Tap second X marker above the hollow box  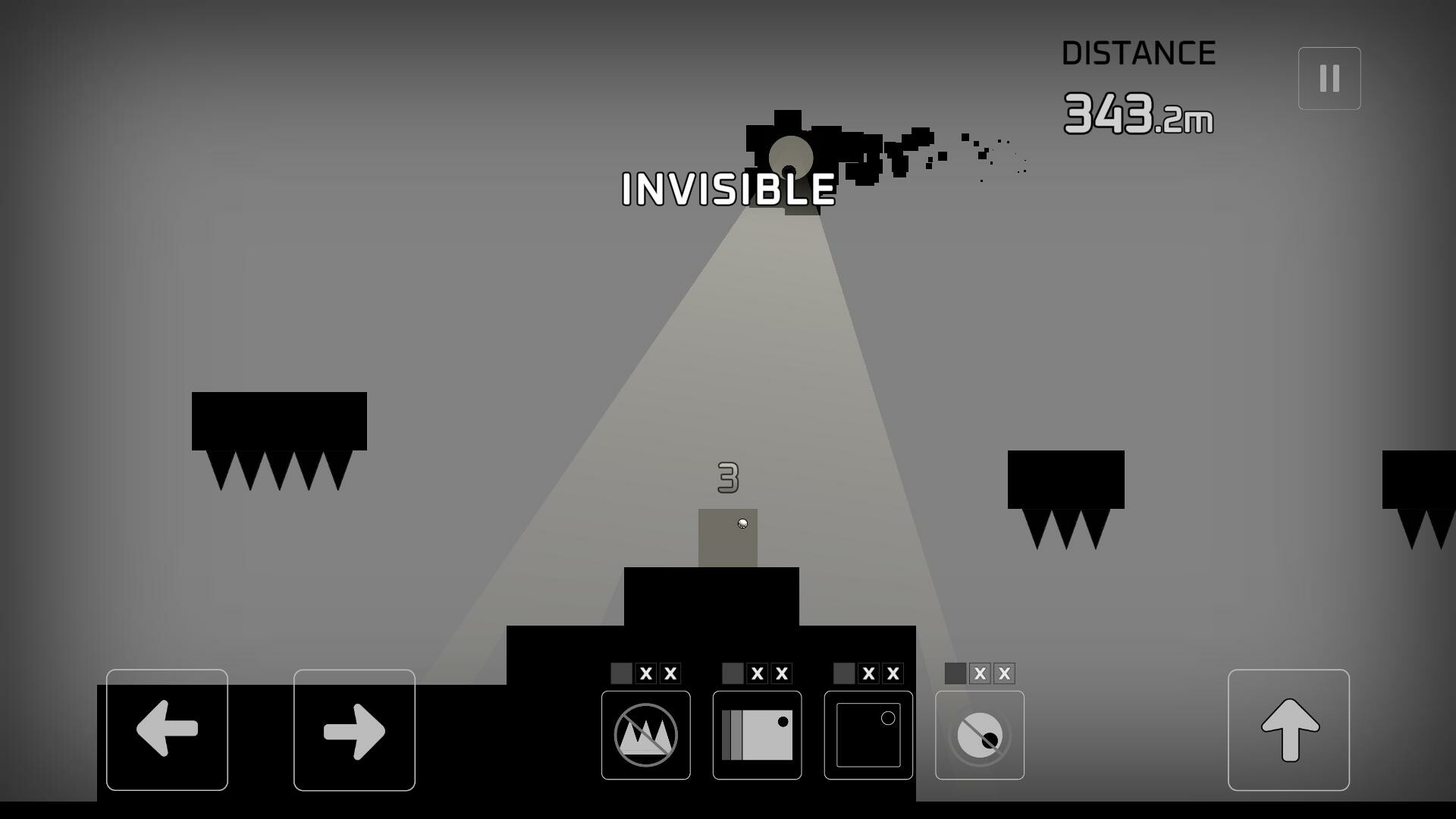(x=893, y=673)
